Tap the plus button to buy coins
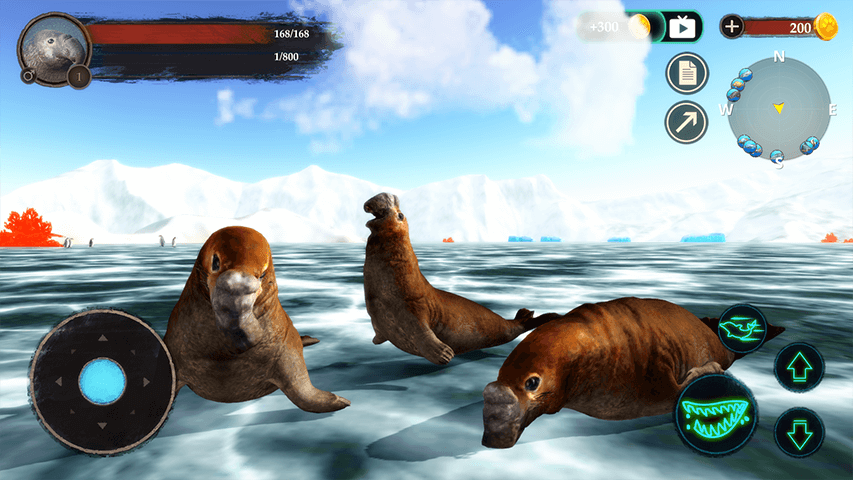This screenshot has width=853, height=480. click(x=732, y=27)
